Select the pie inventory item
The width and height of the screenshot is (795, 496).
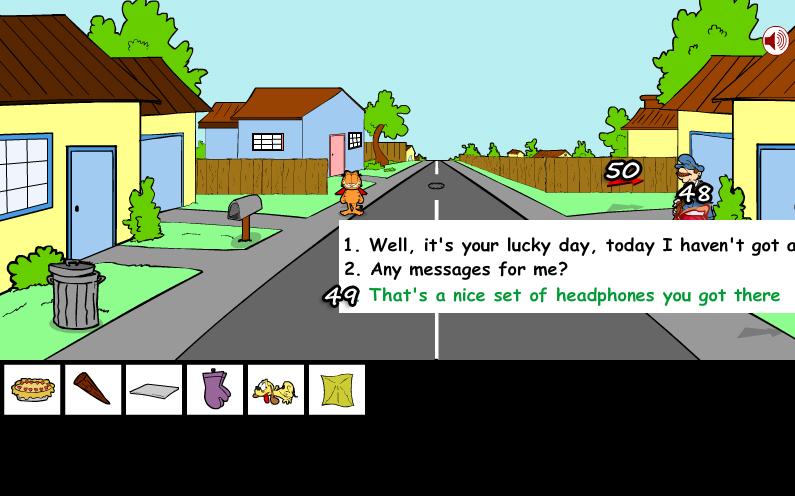pyautogui.click(x=32, y=389)
